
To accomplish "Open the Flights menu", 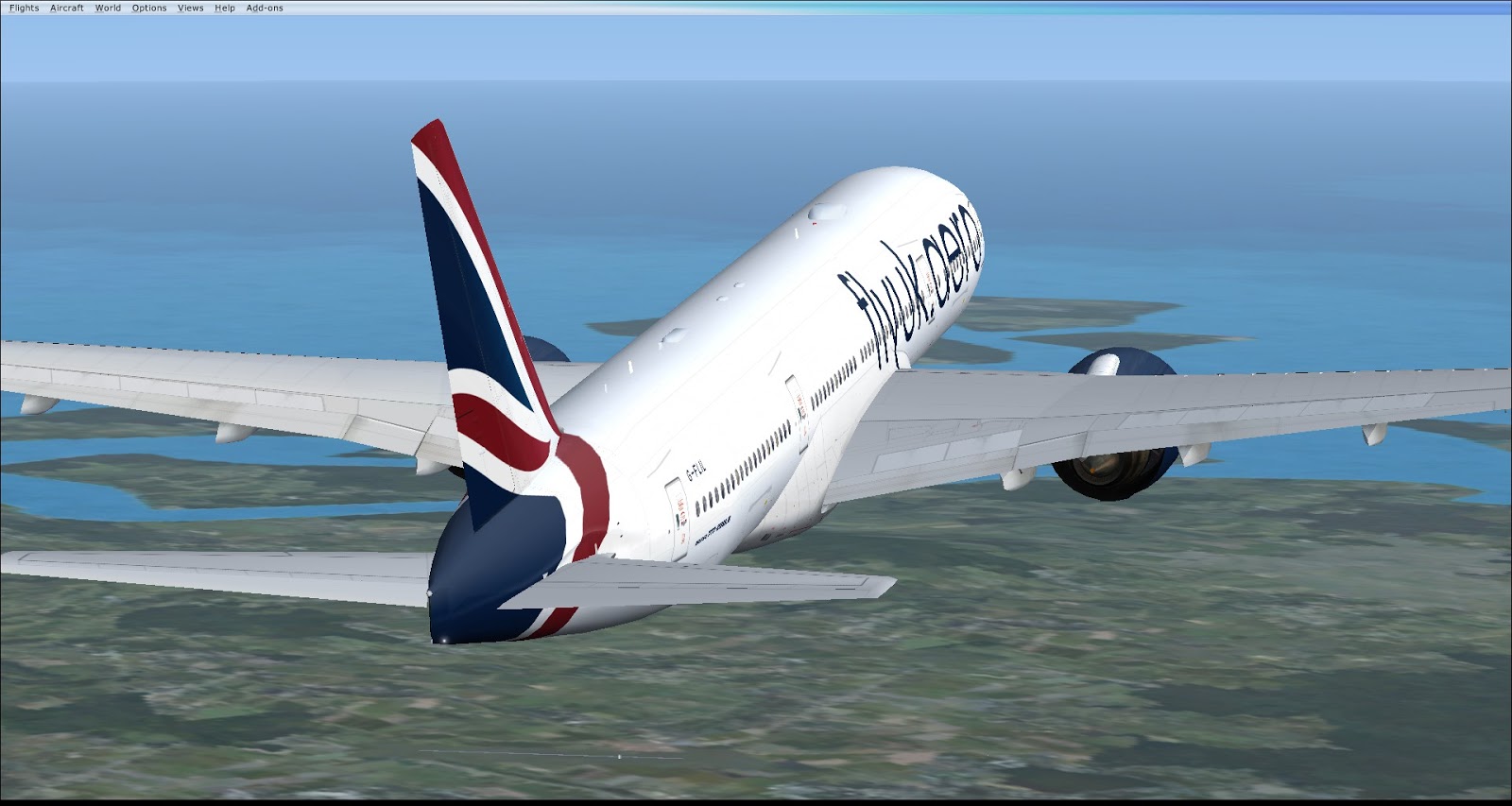I will click(25, 9).
